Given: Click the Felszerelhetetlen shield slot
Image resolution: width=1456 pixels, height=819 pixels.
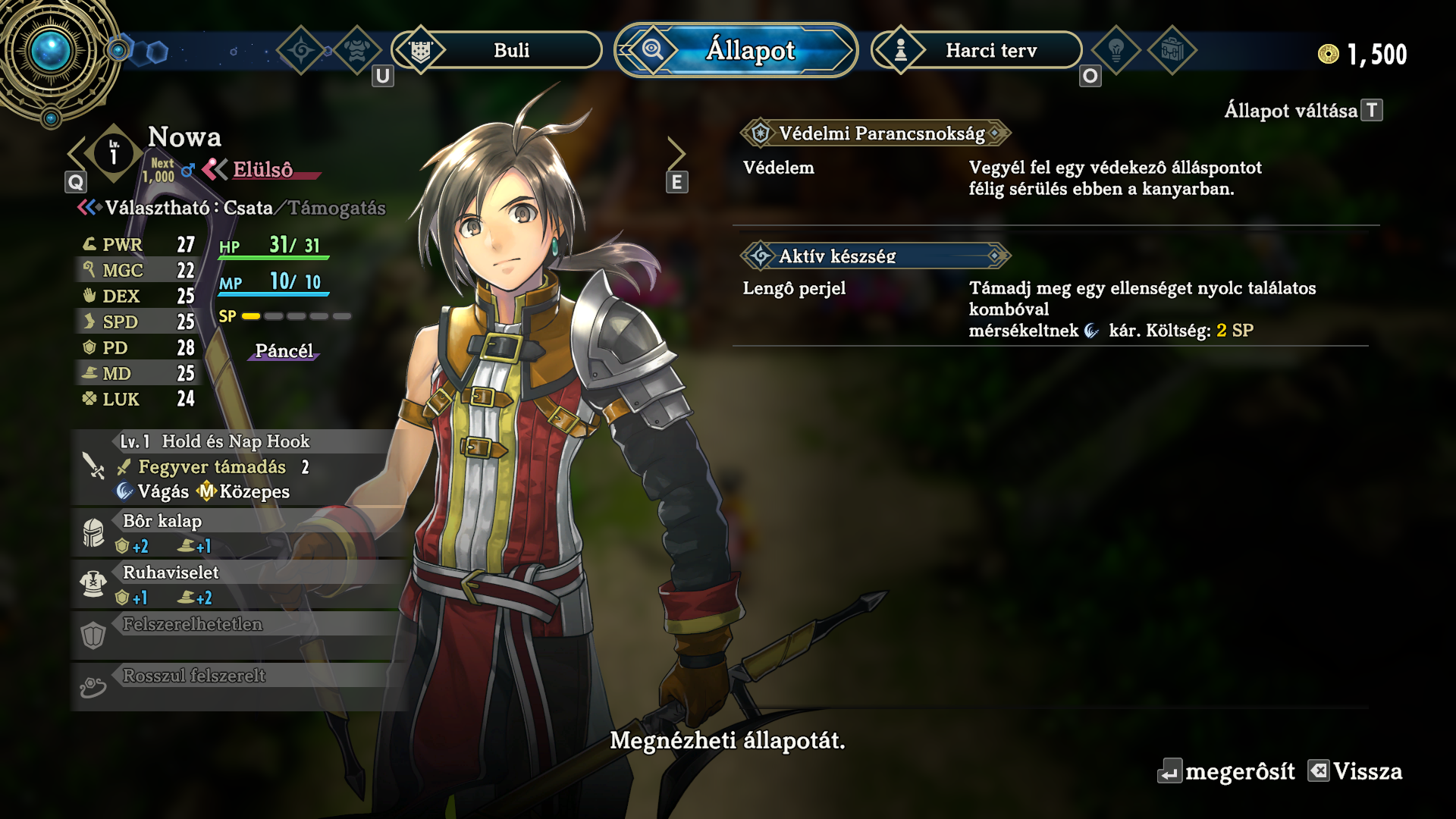Looking at the screenshot, I should [x=235, y=635].
